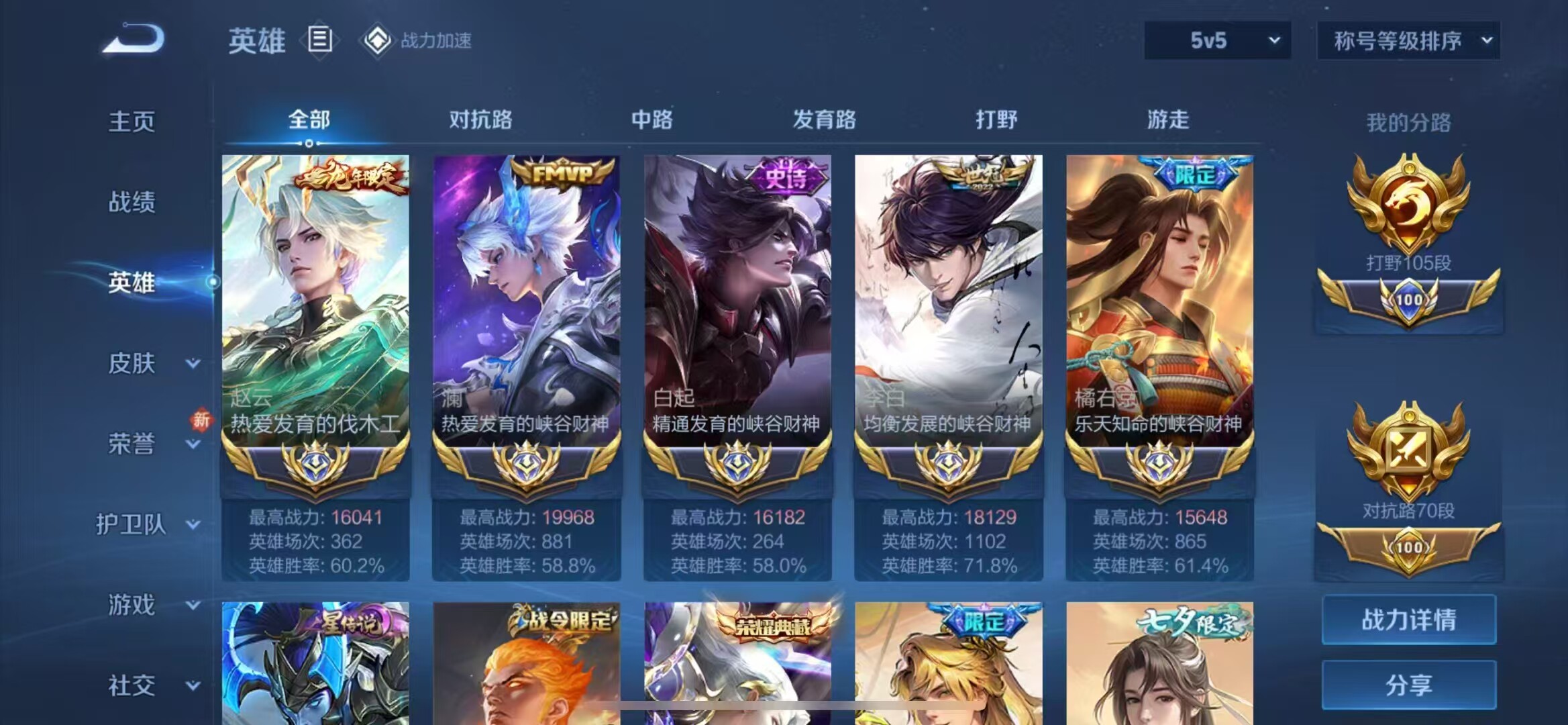The height and width of the screenshot is (725, 1568).
Task: Click the 分享 button
Action: pyautogui.click(x=1408, y=685)
